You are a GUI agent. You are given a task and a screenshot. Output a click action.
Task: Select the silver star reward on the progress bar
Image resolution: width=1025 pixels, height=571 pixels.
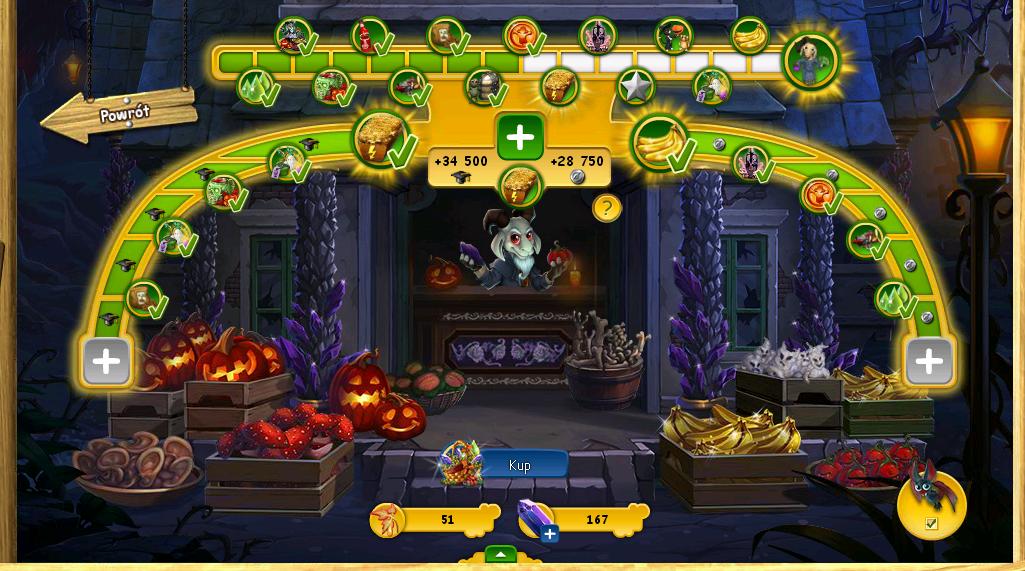(635, 87)
